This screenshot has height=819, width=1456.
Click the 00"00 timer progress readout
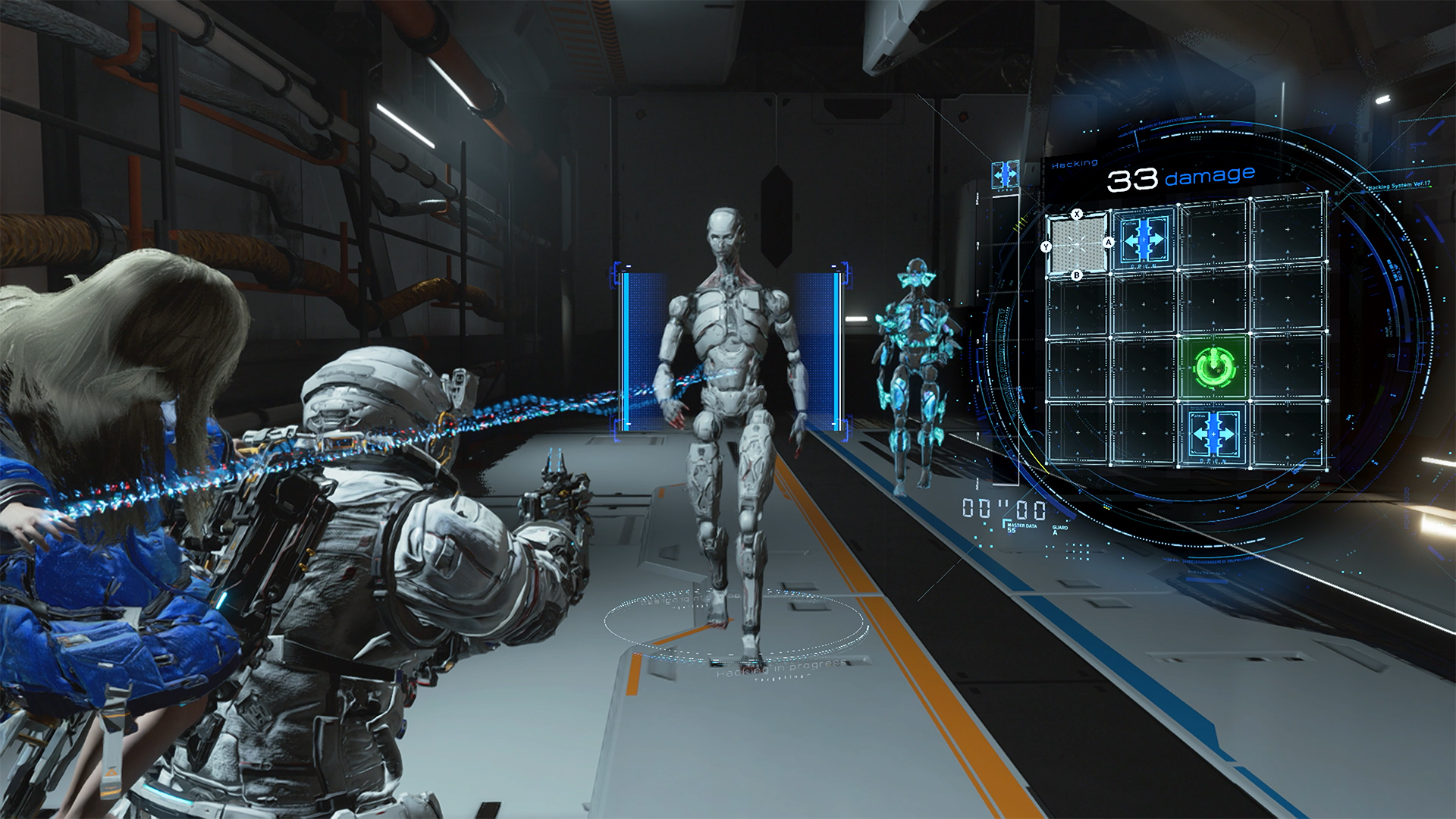tap(1005, 507)
